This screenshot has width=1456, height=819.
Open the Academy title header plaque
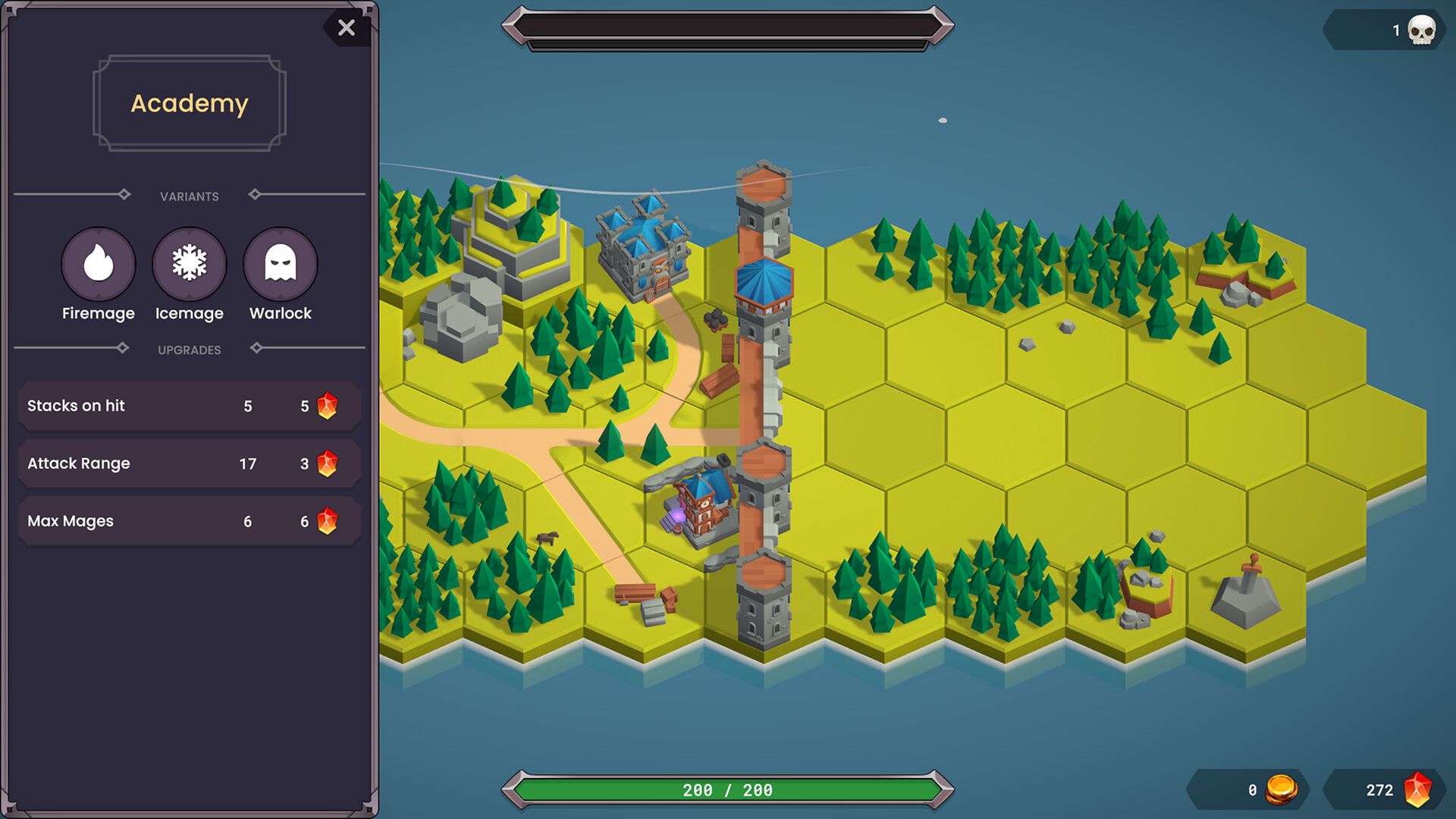(189, 102)
